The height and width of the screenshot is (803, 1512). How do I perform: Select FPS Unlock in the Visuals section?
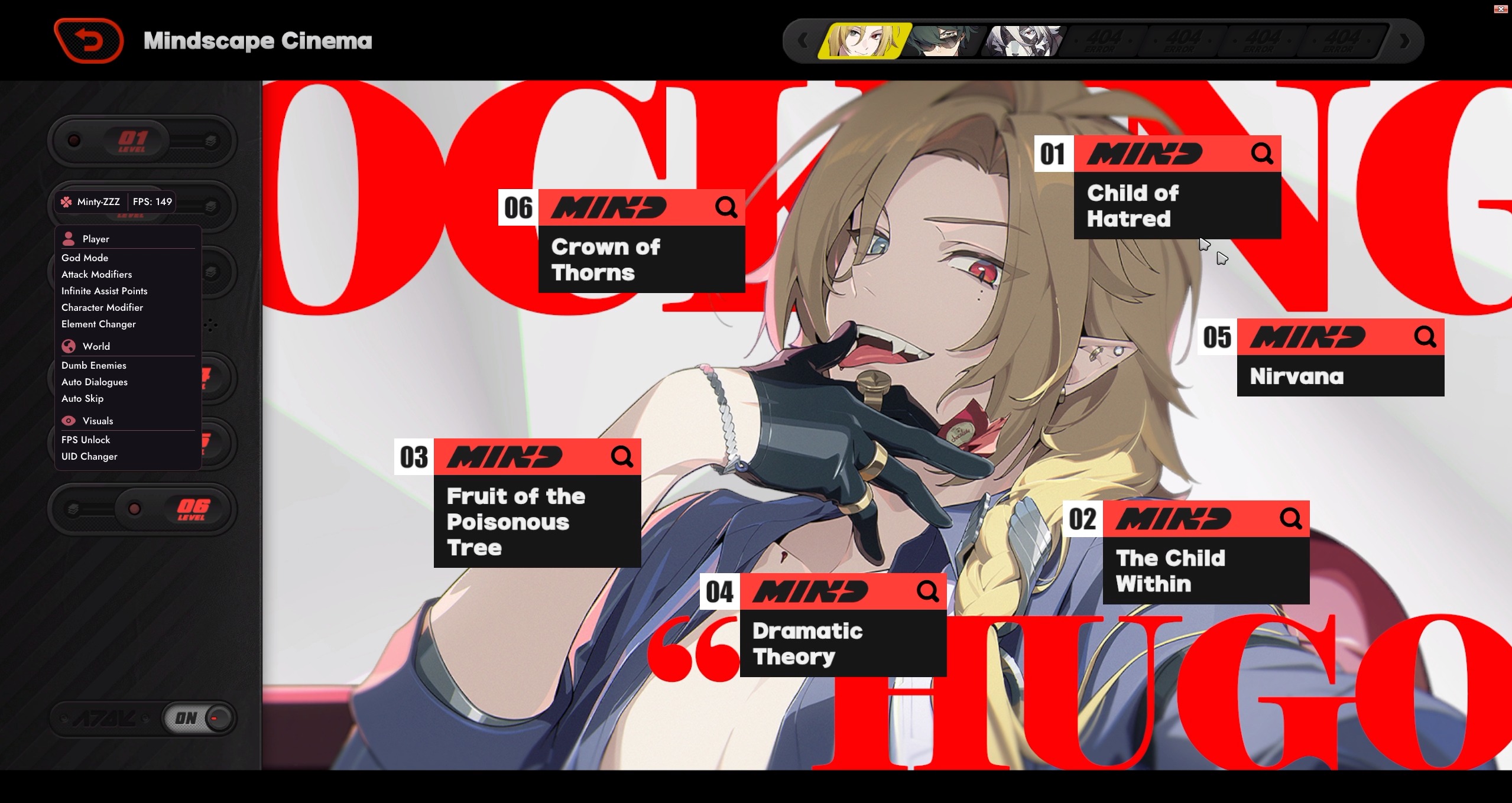tap(86, 440)
